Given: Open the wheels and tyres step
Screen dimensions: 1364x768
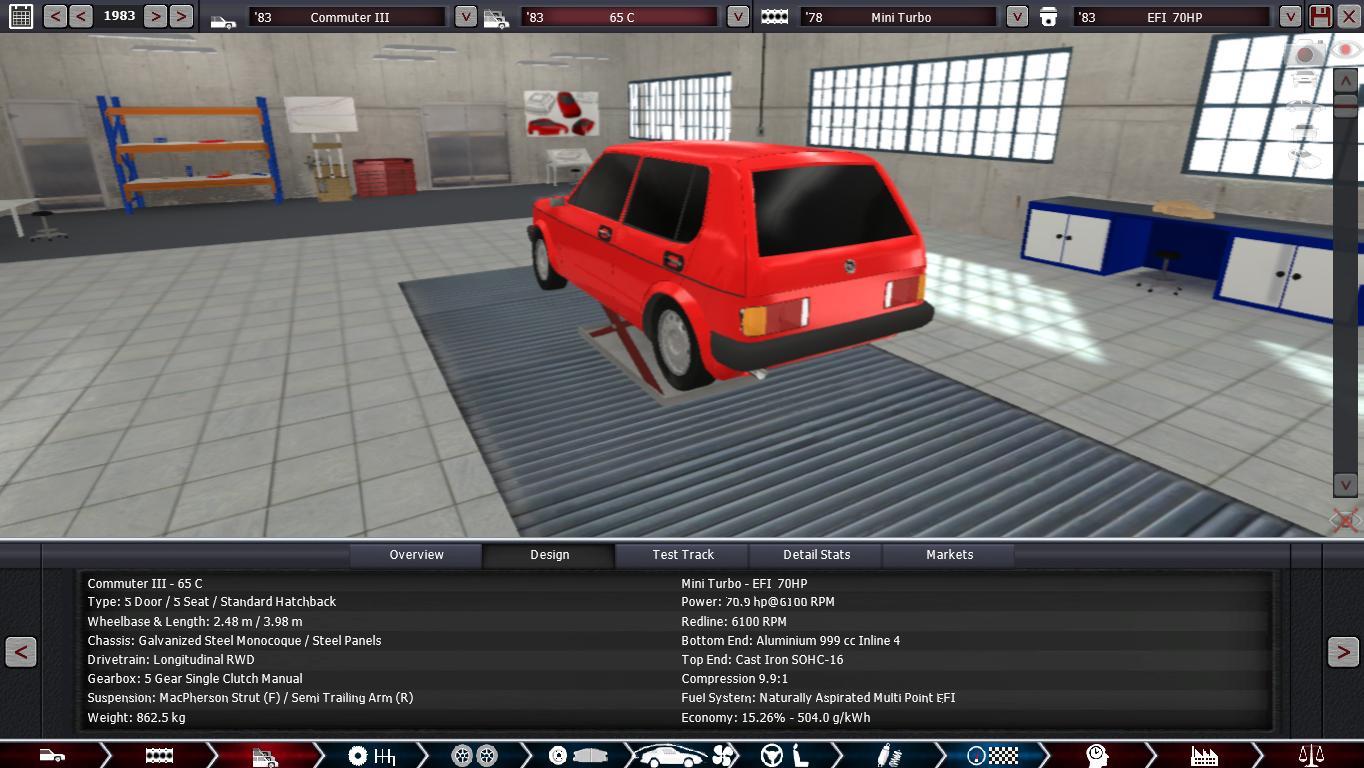Looking at the screenshot, I should (474, 756).
